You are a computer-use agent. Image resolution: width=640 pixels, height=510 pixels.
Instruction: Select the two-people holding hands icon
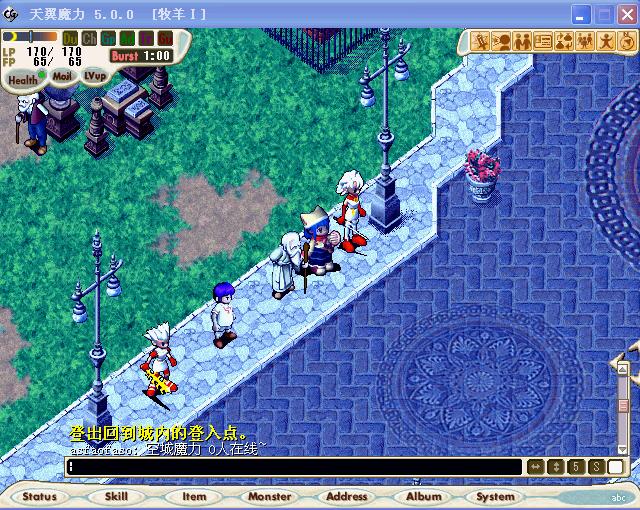523,41
